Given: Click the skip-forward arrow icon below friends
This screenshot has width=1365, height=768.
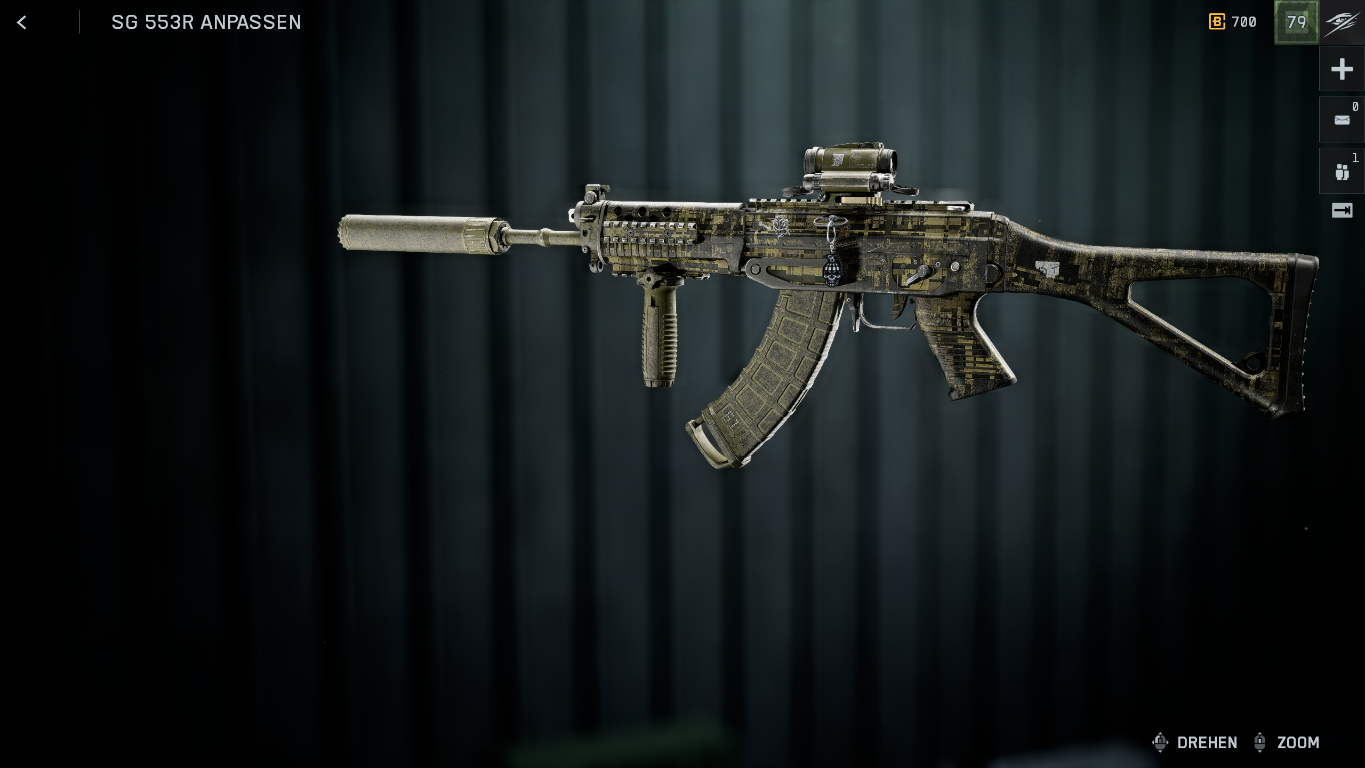Looking at the screenshot, I should 1342,210.
